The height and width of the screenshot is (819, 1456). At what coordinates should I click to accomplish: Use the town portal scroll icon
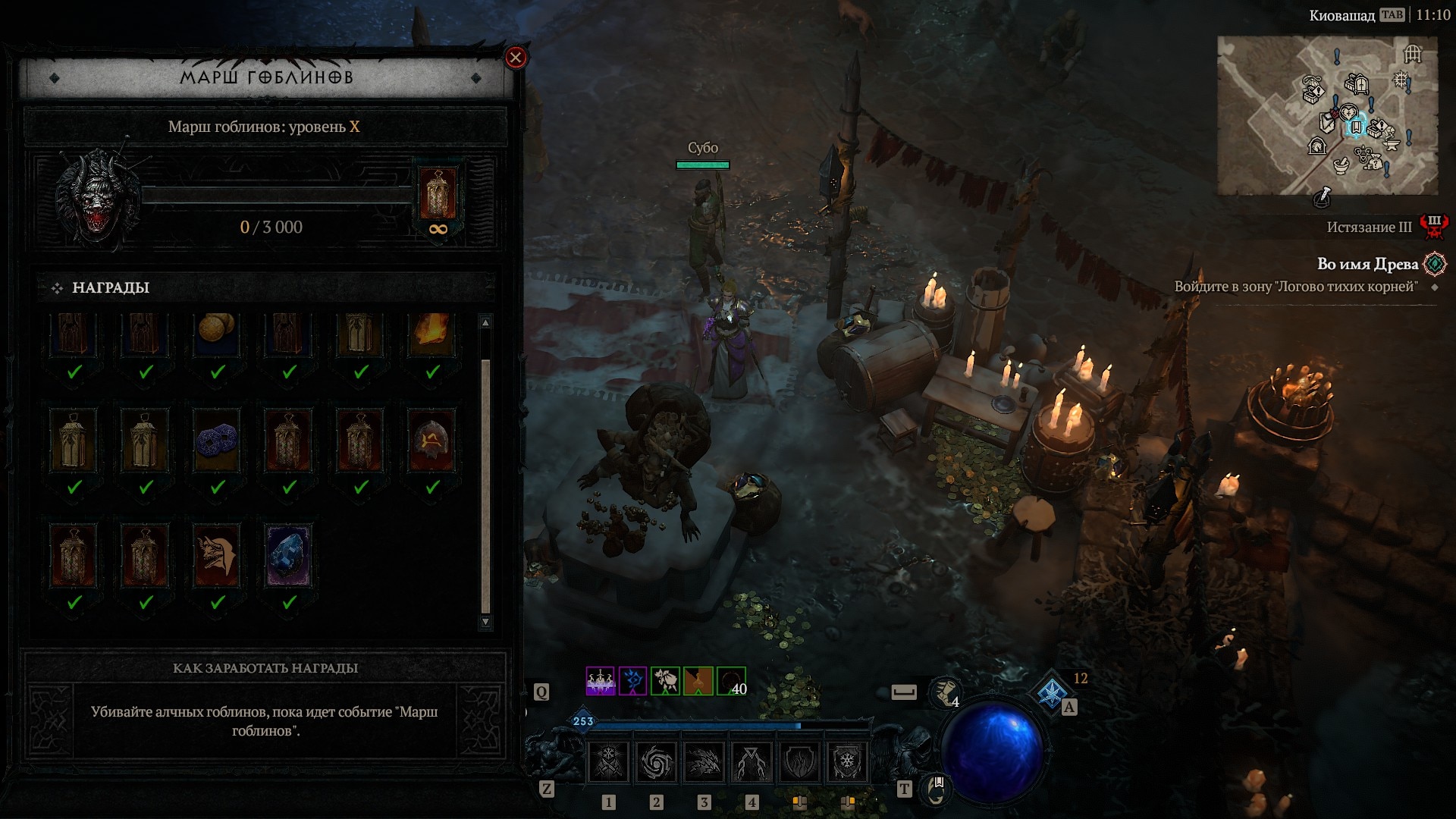[x=936, y=789]
